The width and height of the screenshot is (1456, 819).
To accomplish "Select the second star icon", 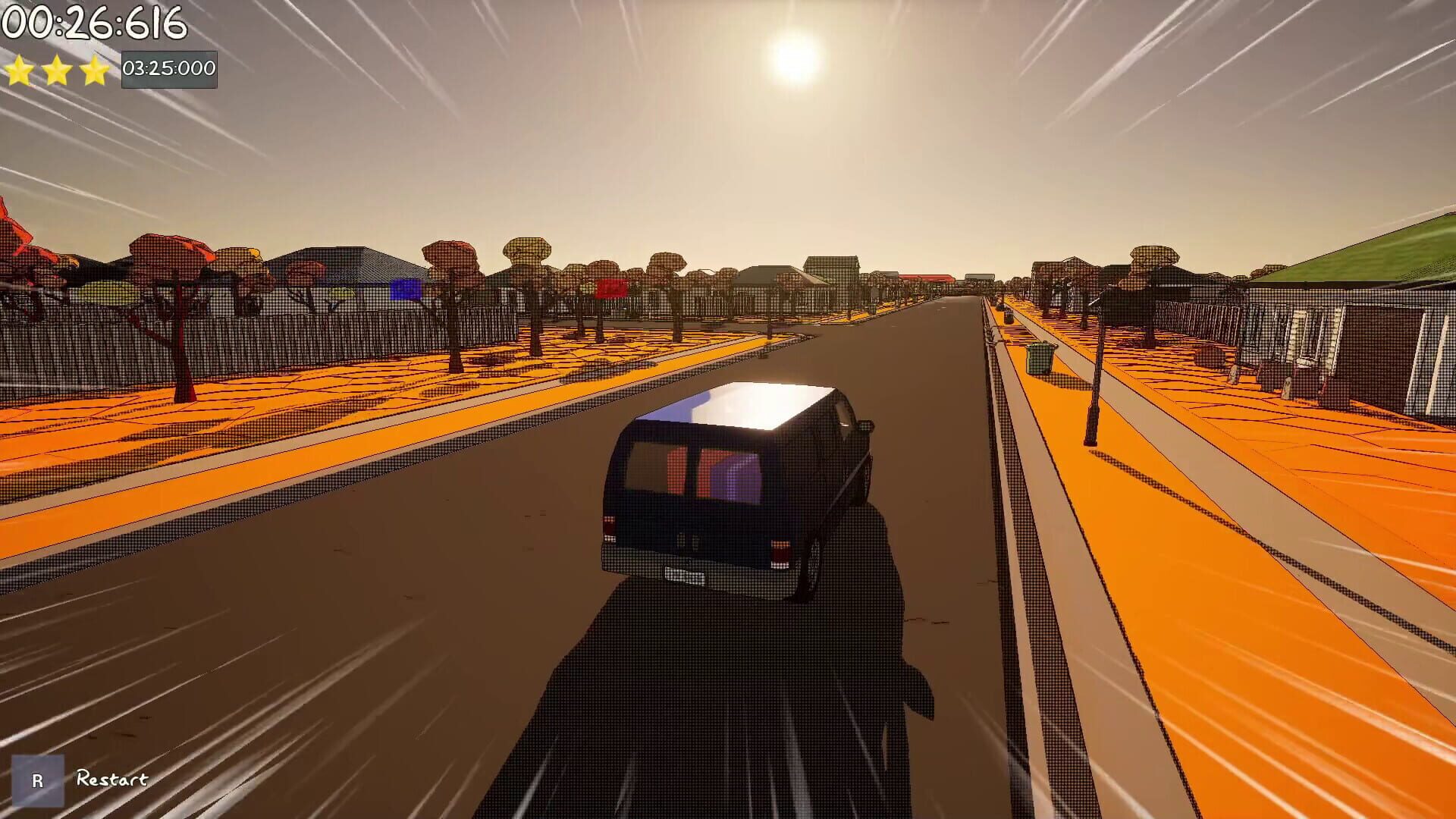I will (x=57, y=70).
